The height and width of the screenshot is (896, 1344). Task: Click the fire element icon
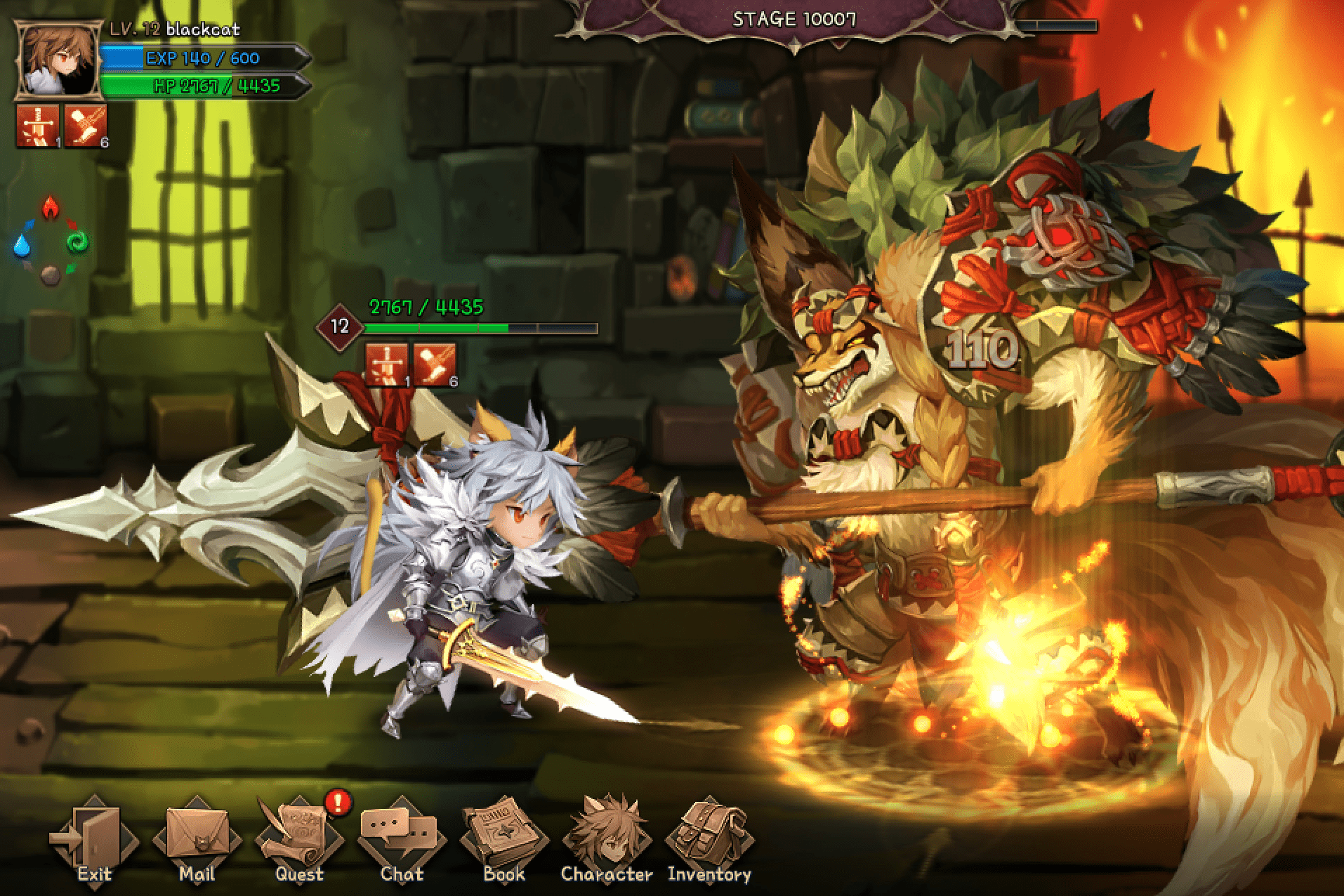(50, 206)
